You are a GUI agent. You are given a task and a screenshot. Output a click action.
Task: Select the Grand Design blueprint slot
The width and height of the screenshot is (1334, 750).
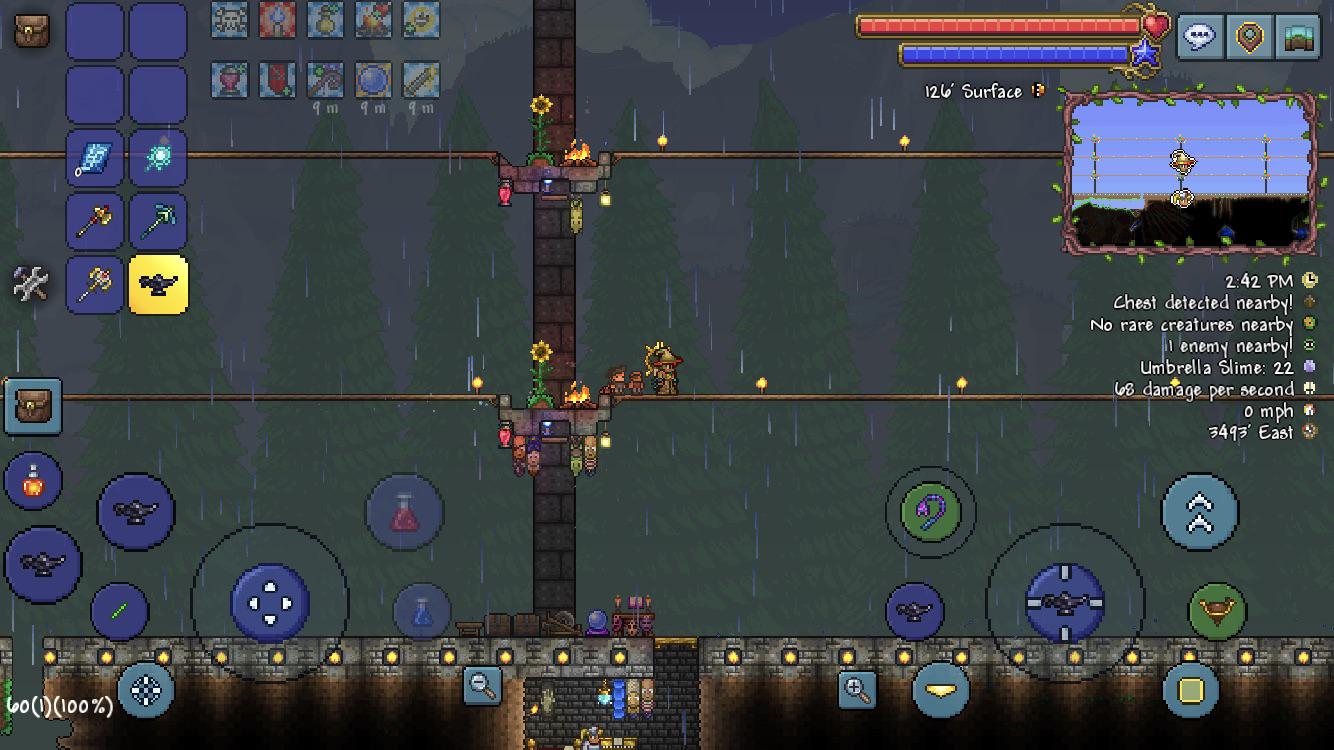coord(94,158)
